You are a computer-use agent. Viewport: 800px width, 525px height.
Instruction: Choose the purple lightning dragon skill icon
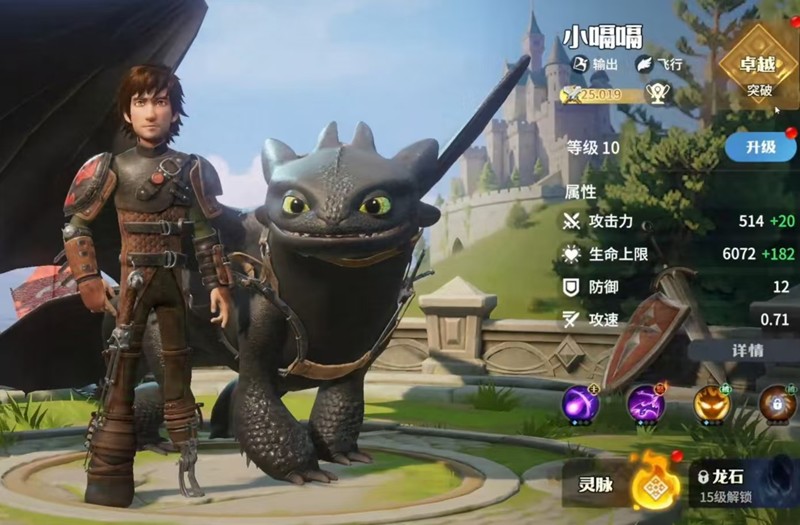[x=646, y=403]
